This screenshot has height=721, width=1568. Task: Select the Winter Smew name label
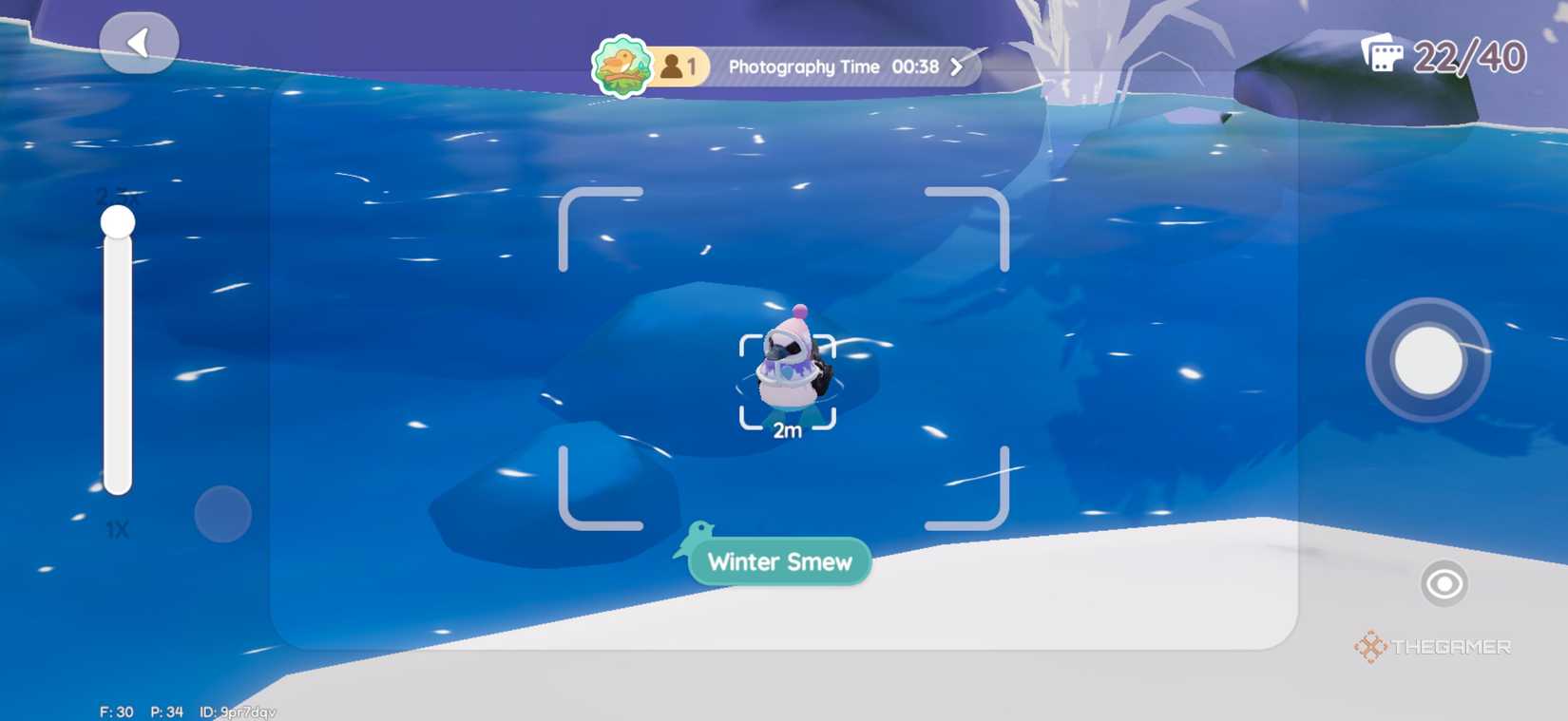coord(779,561)
